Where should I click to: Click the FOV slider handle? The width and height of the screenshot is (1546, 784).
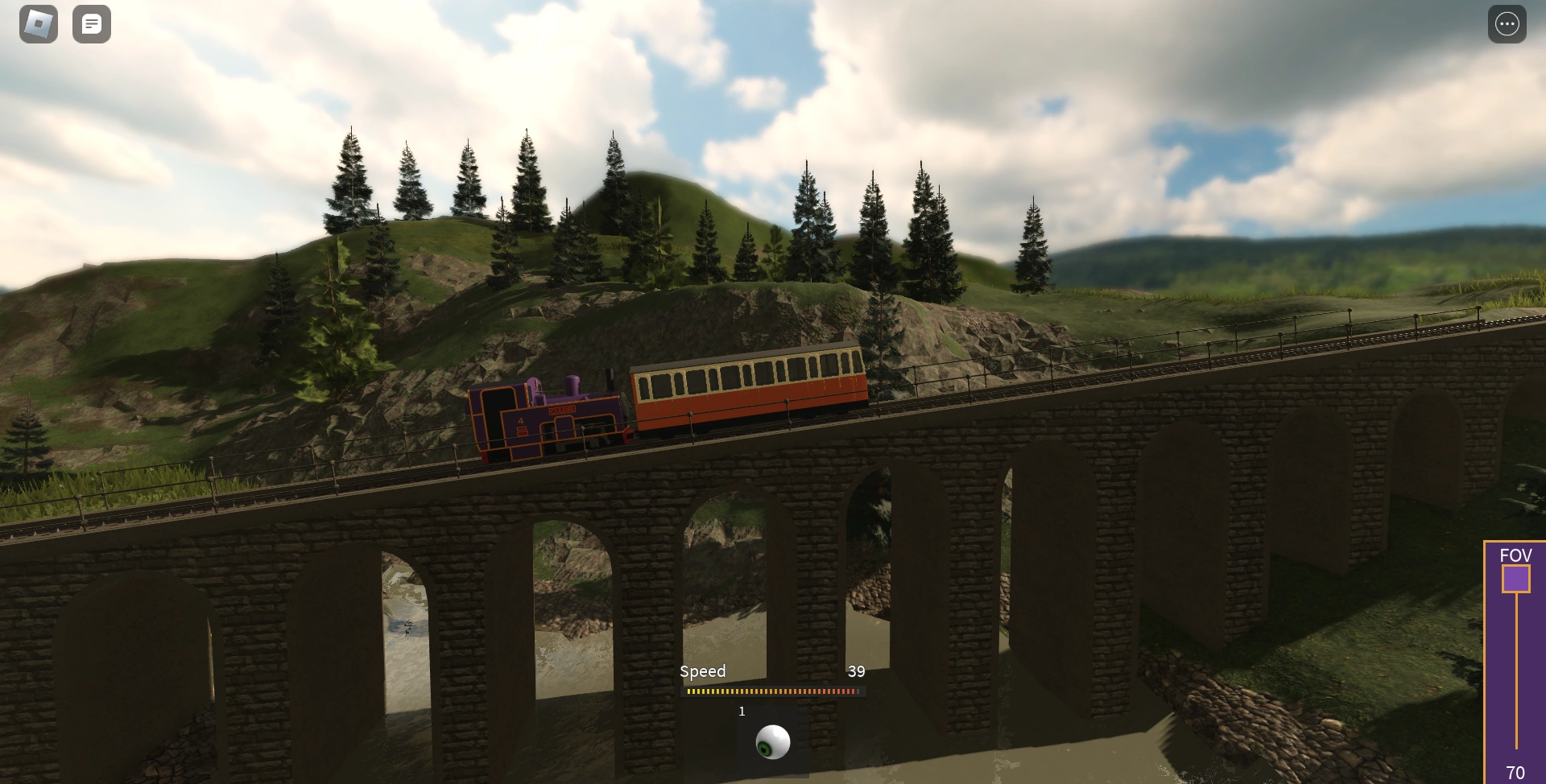(1518, 578)
